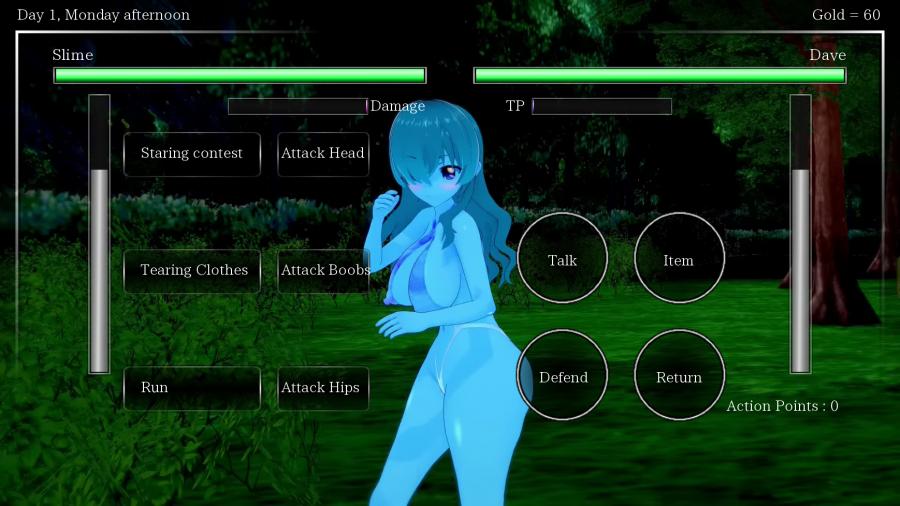Open the Talk circle button
The image size is (900, 506).
[562, 258]
